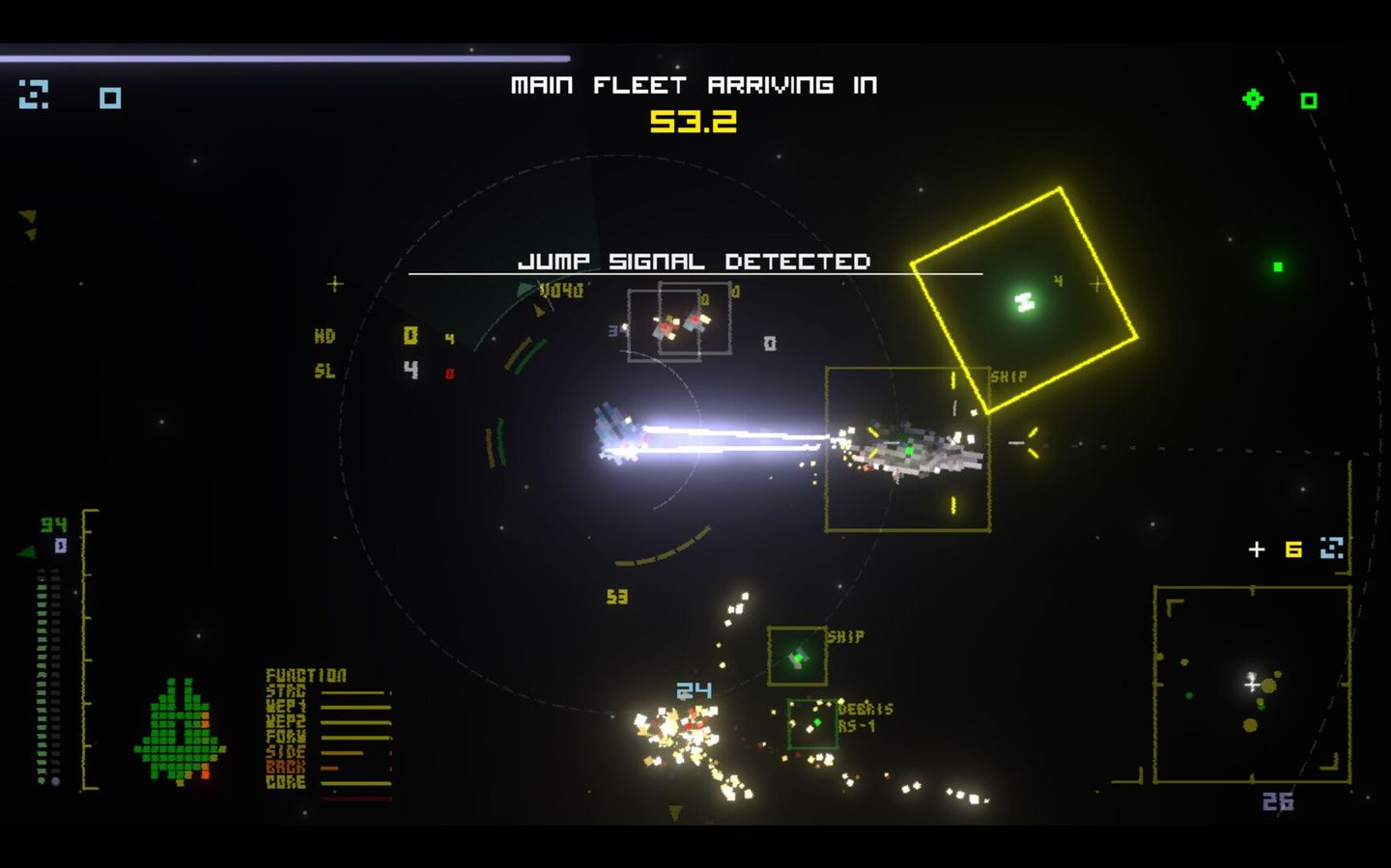The image size is (1391, 868).
Task: Expand the yellow jump signal target square
Action: [x=1026, y=299]
